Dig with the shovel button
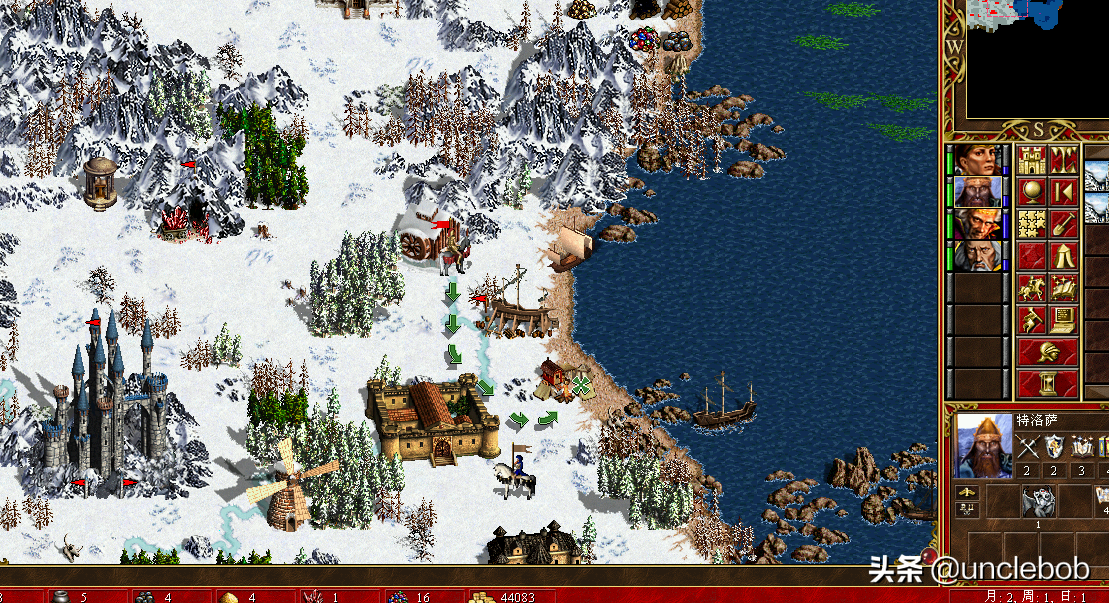This screenshot has height=603, width=1109. point(1064,224)
